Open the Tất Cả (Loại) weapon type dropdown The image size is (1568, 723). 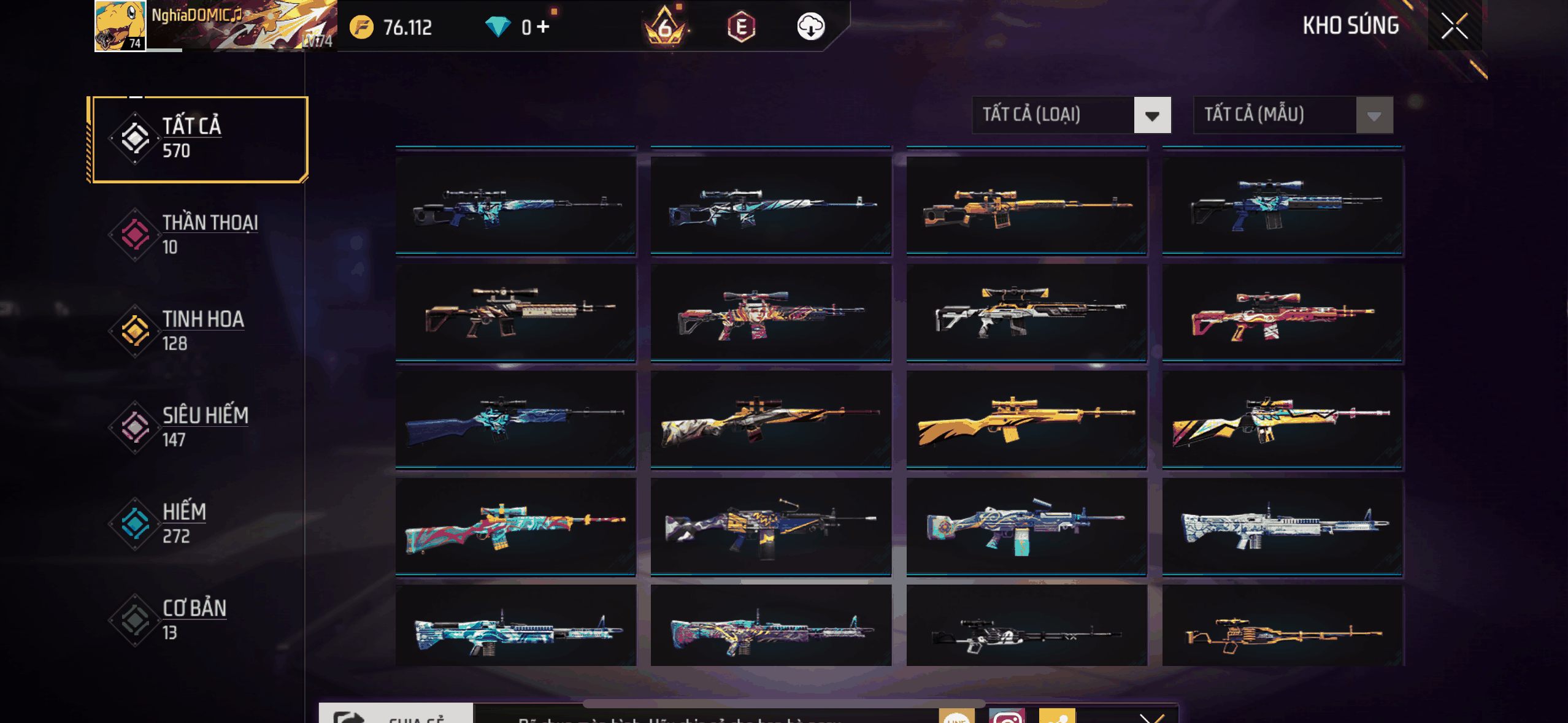(x=1071, y=115)
